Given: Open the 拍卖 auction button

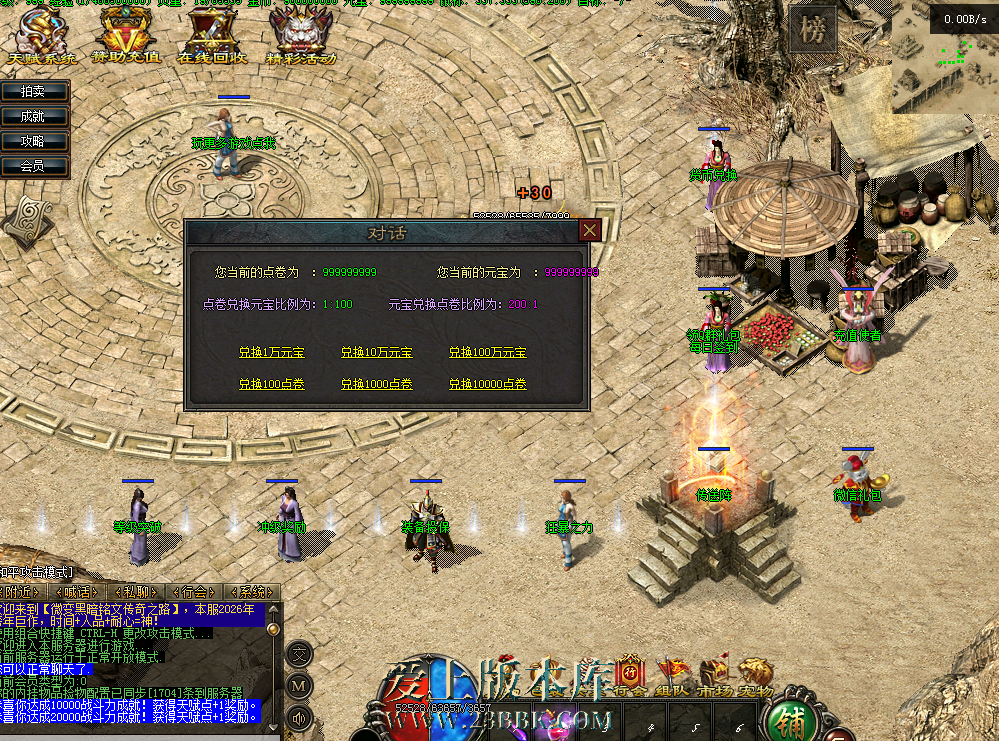Looking at the screenshot, I should 33,91.
